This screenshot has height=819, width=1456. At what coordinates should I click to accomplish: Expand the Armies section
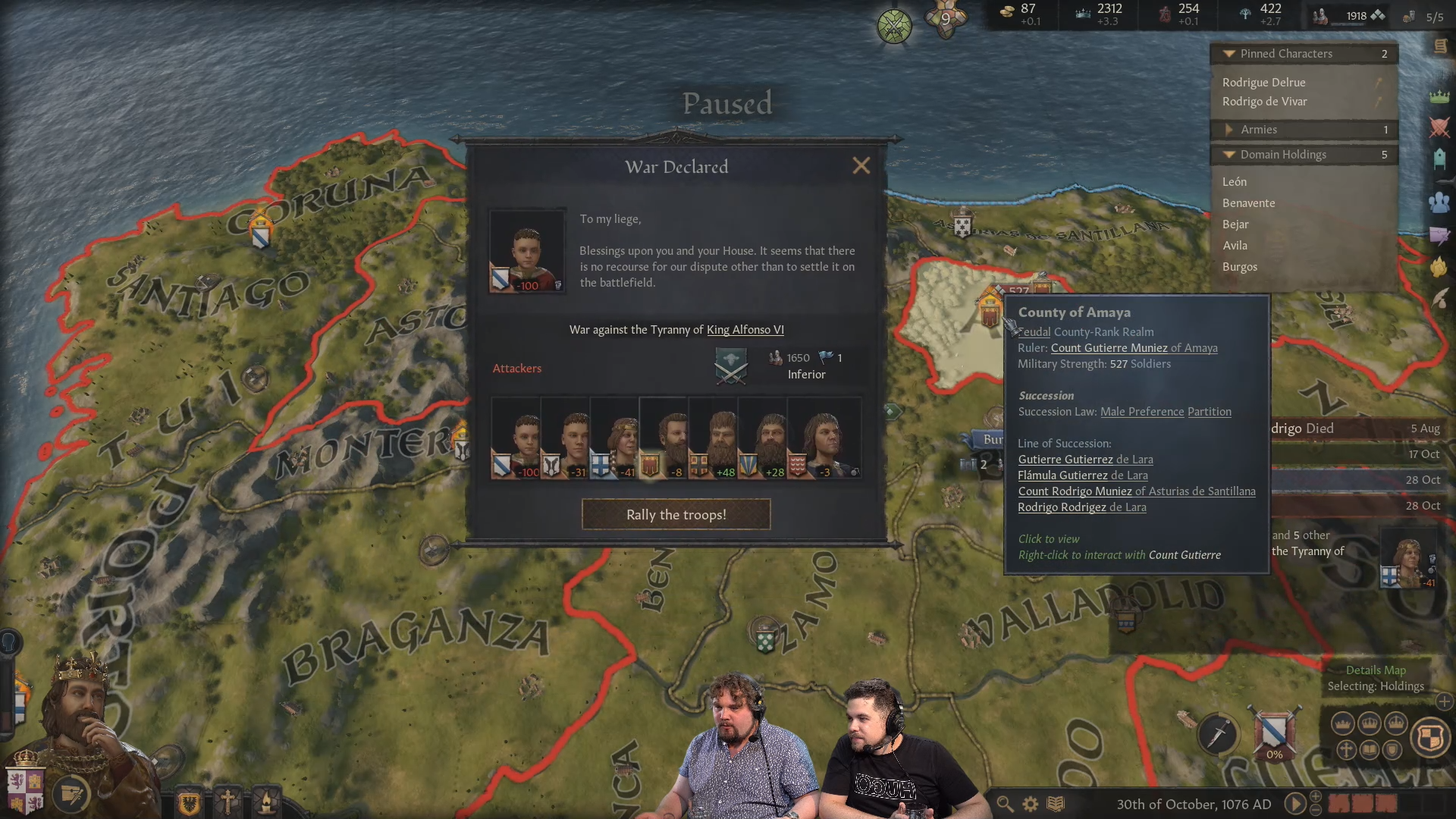[1230, 130]
